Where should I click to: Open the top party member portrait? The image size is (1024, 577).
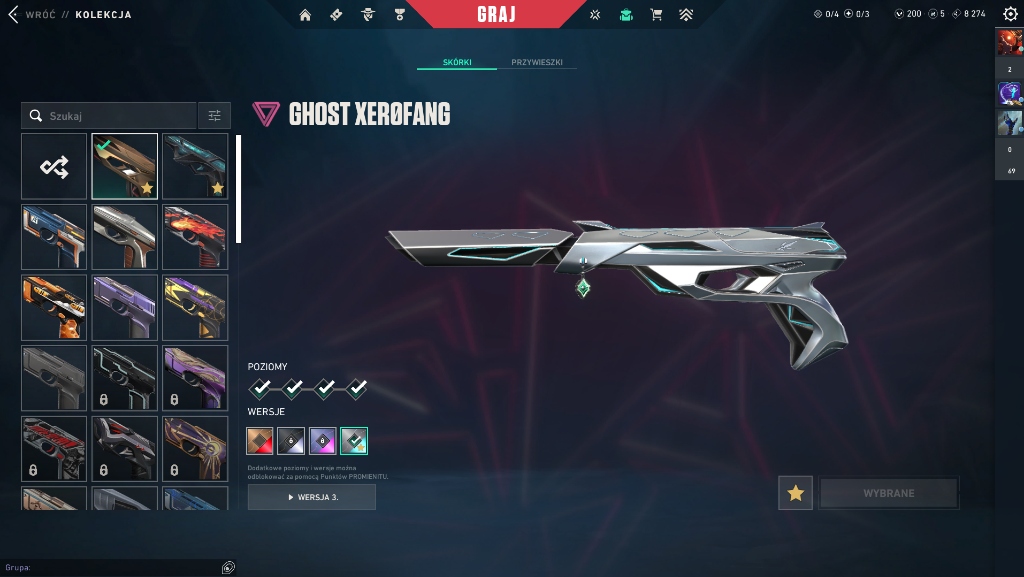tap(1009, 43)
